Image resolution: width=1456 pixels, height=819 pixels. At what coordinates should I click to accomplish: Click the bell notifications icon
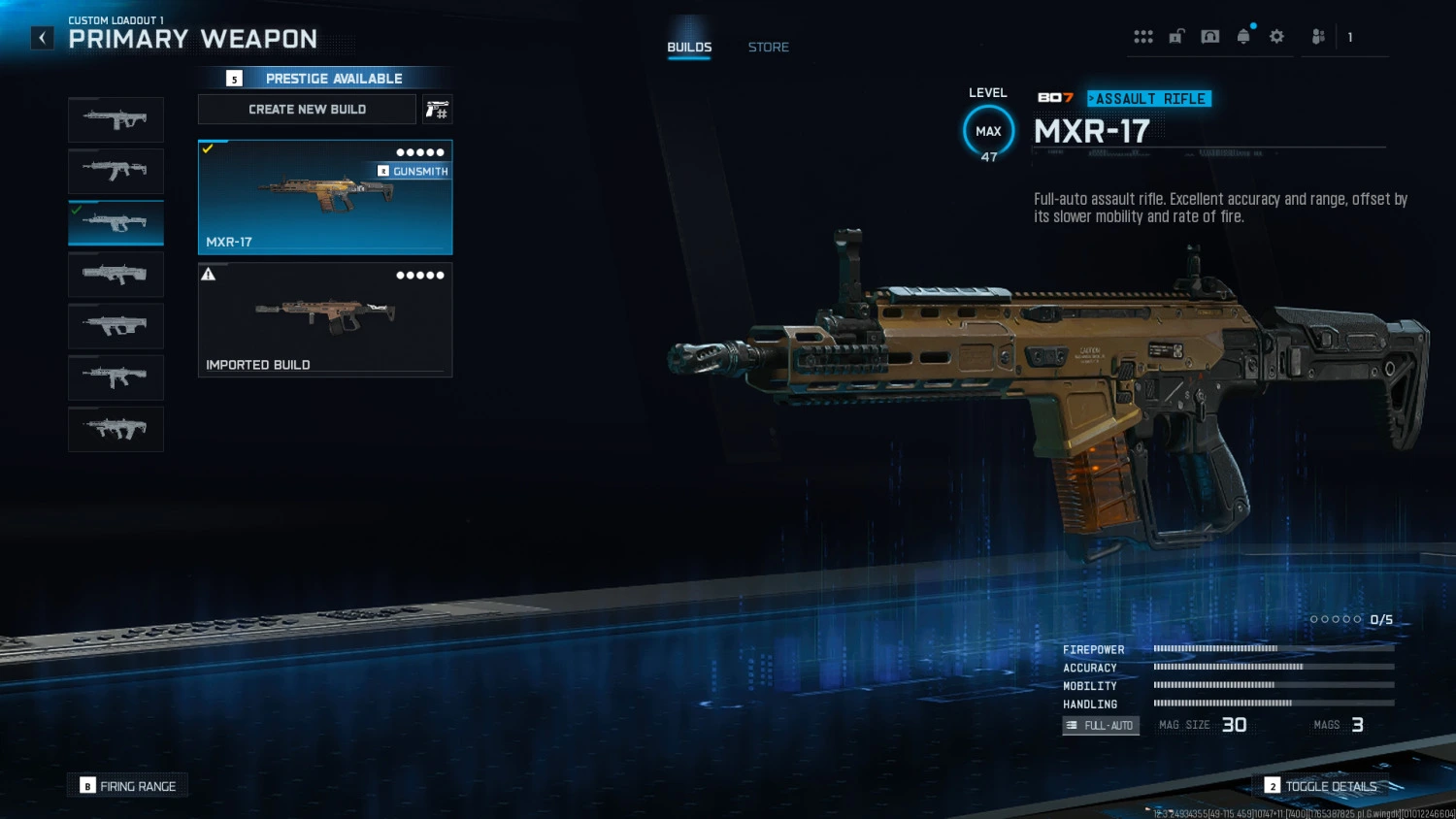(1242, 36)
